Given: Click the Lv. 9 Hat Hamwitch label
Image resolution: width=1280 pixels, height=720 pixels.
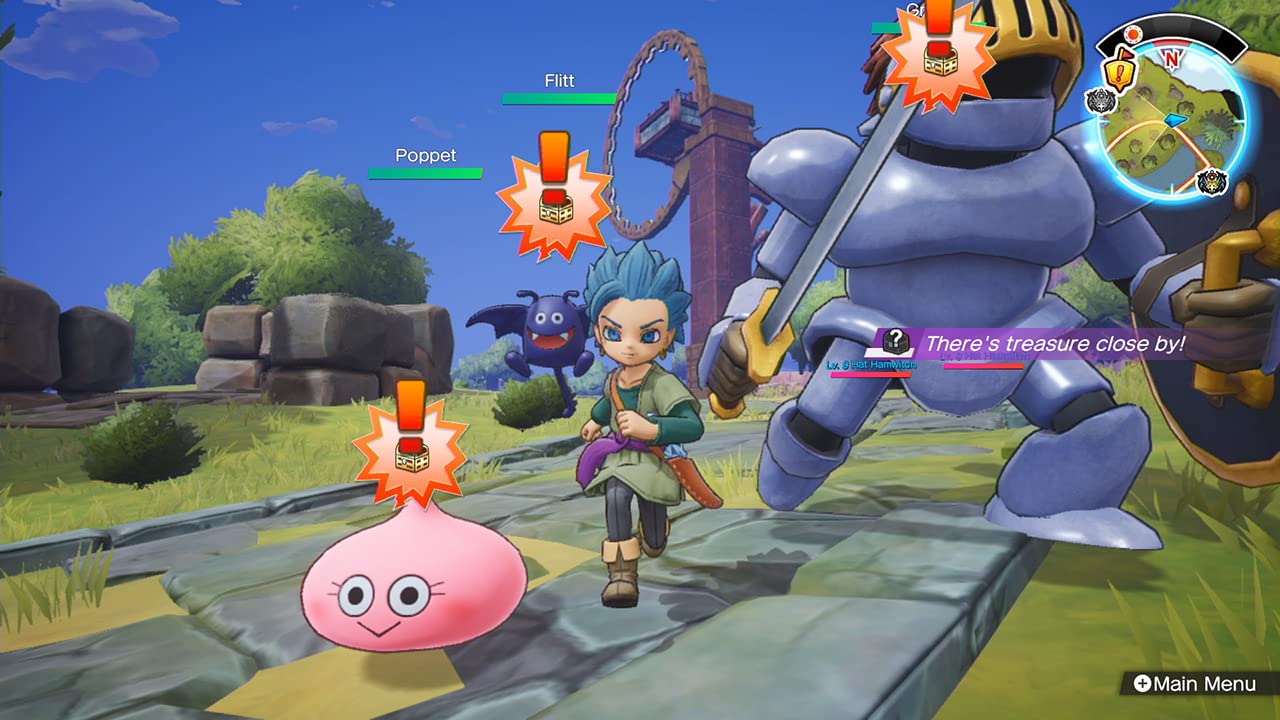Looking at the screenshot, I should coord(870,365).
